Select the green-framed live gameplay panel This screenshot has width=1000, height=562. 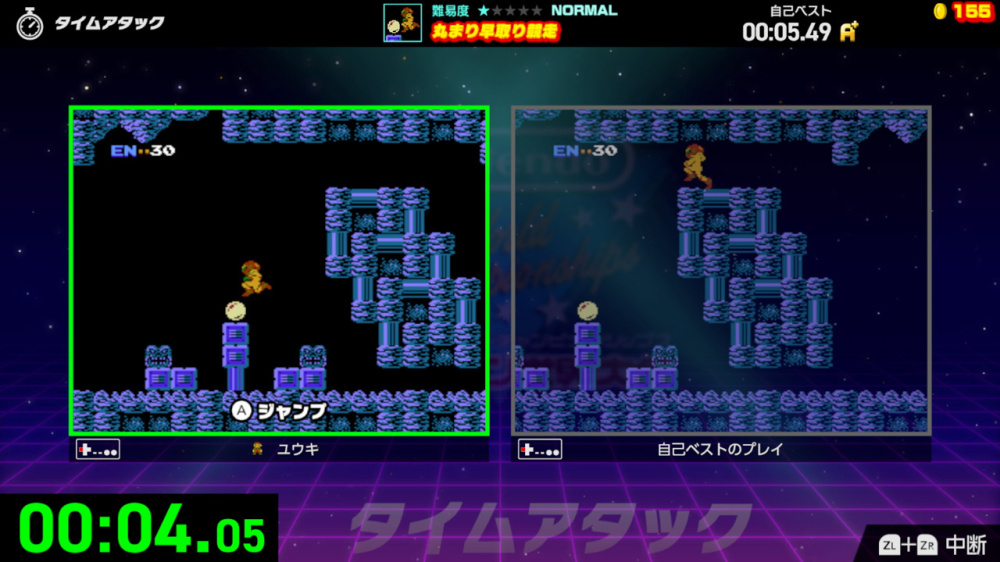[x=279, y=270]
